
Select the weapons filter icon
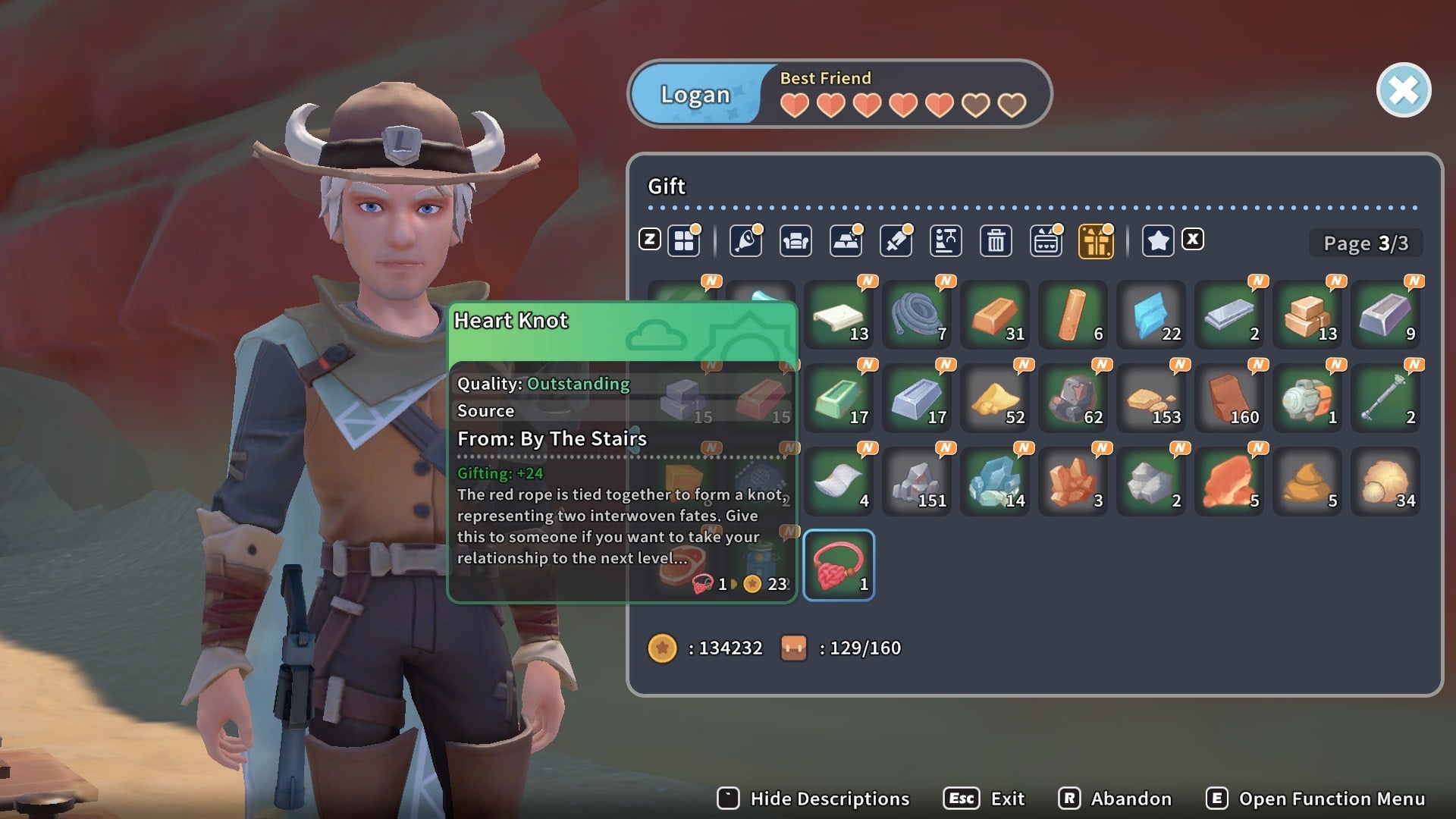[x=896, y=240]
